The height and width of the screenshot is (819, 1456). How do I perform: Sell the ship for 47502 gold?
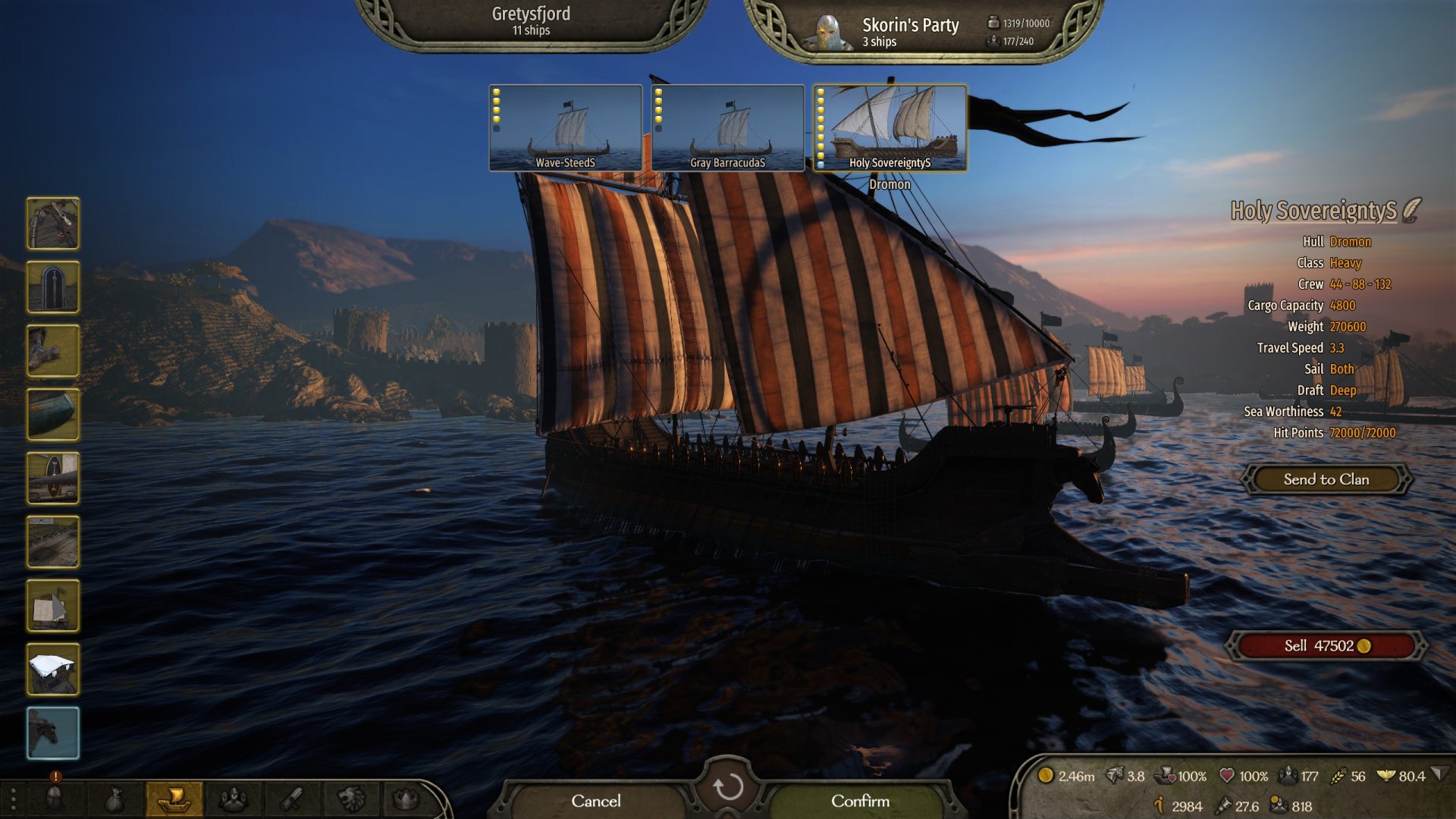(1326, 646)
